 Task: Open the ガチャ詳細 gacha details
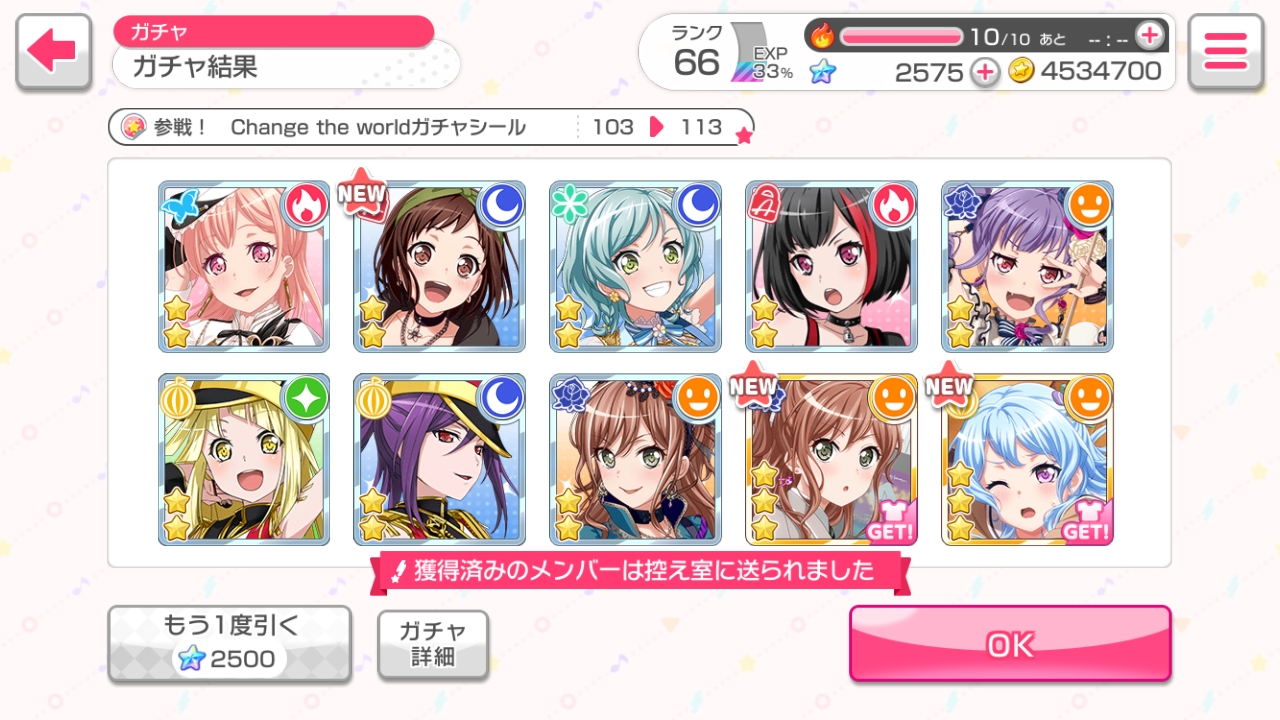433,644
